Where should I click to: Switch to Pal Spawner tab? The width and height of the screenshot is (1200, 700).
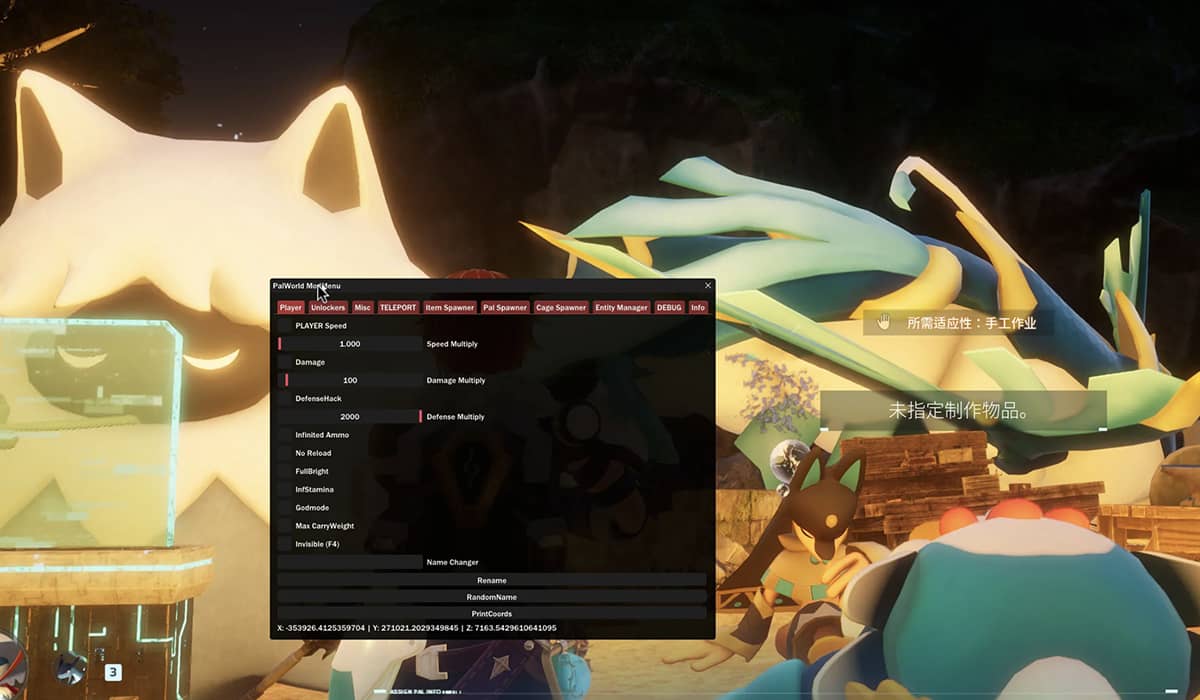[x=505, y=308]
